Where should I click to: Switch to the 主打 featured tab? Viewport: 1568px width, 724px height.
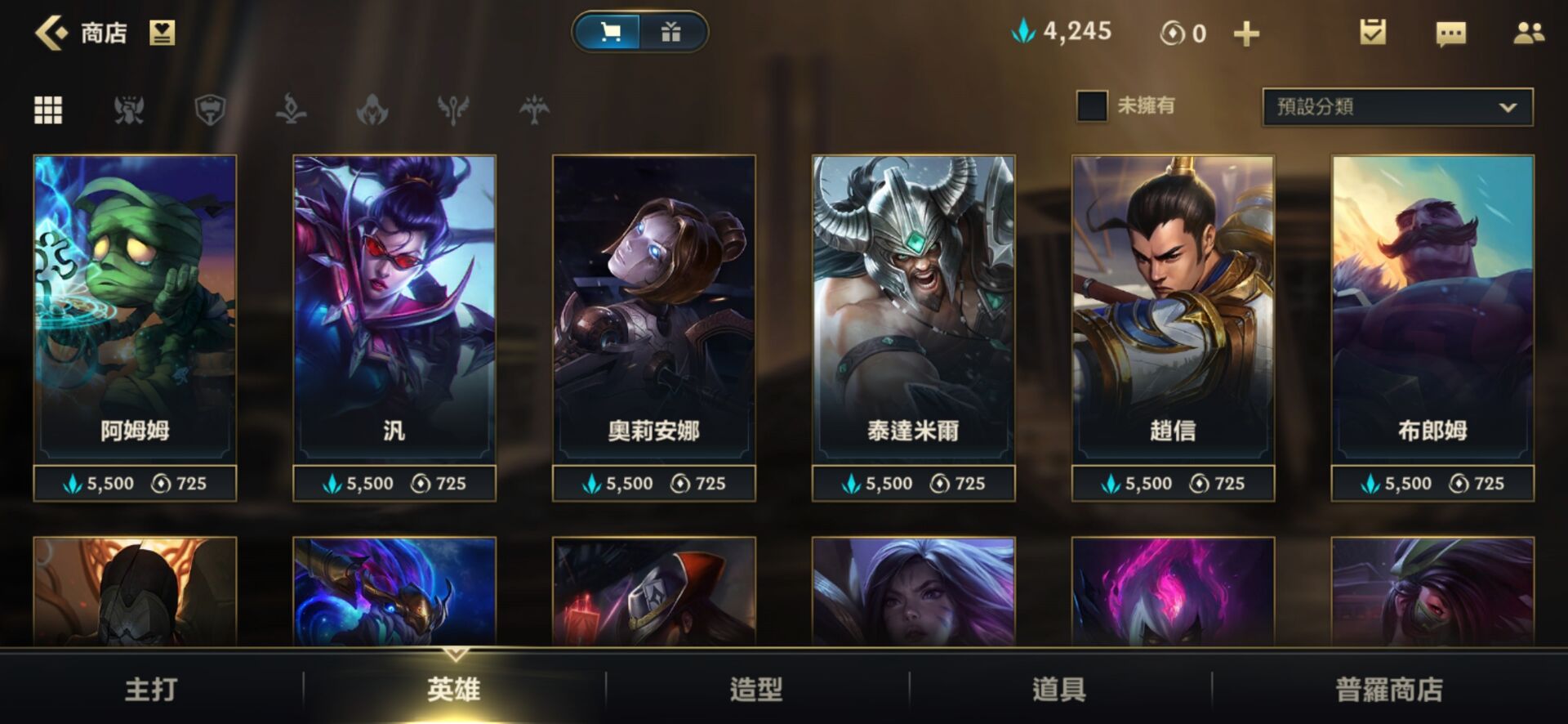click(151, 689)
